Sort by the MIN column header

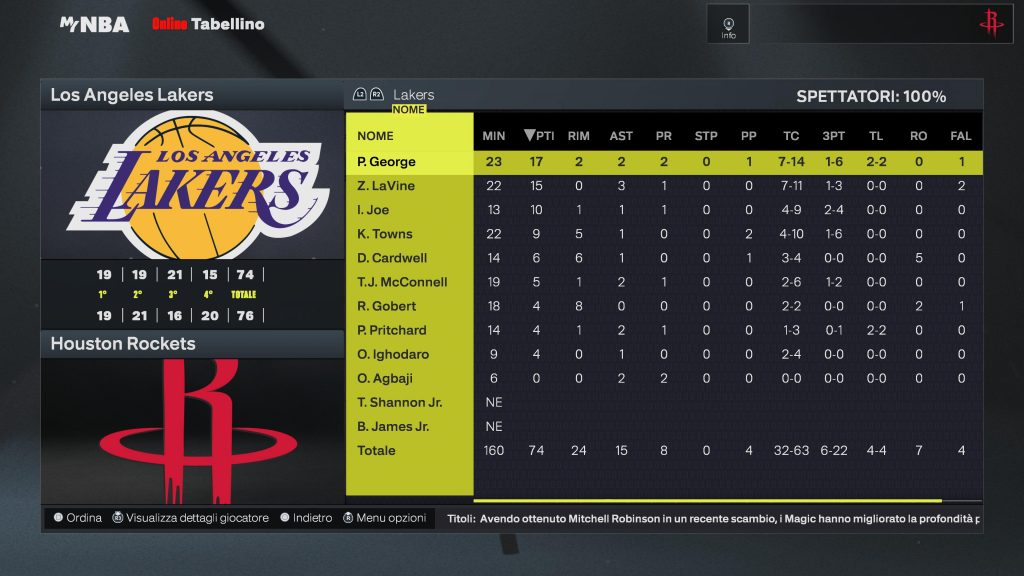coord(493,136)
